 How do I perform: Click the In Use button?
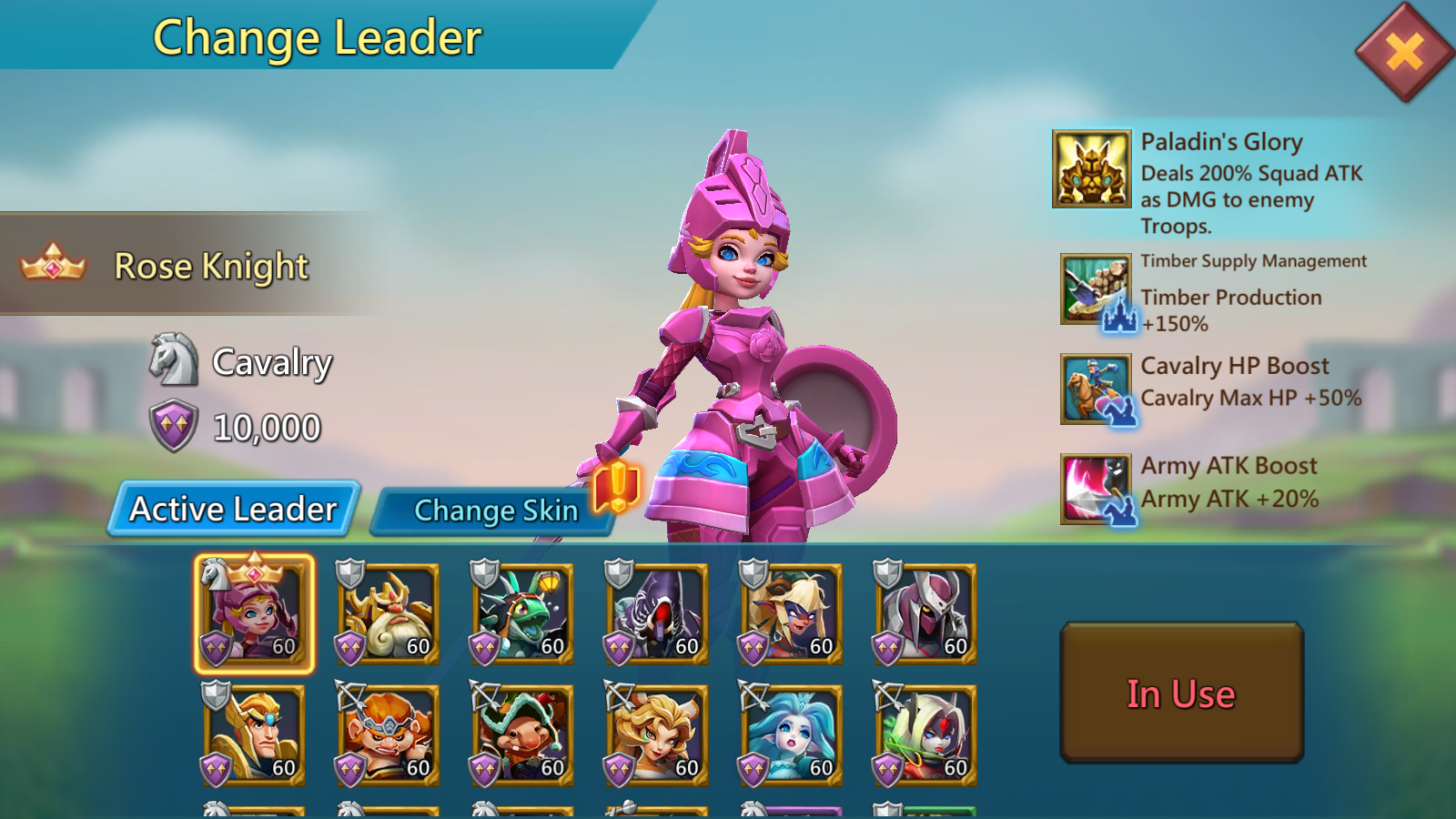click(1181, 693)
